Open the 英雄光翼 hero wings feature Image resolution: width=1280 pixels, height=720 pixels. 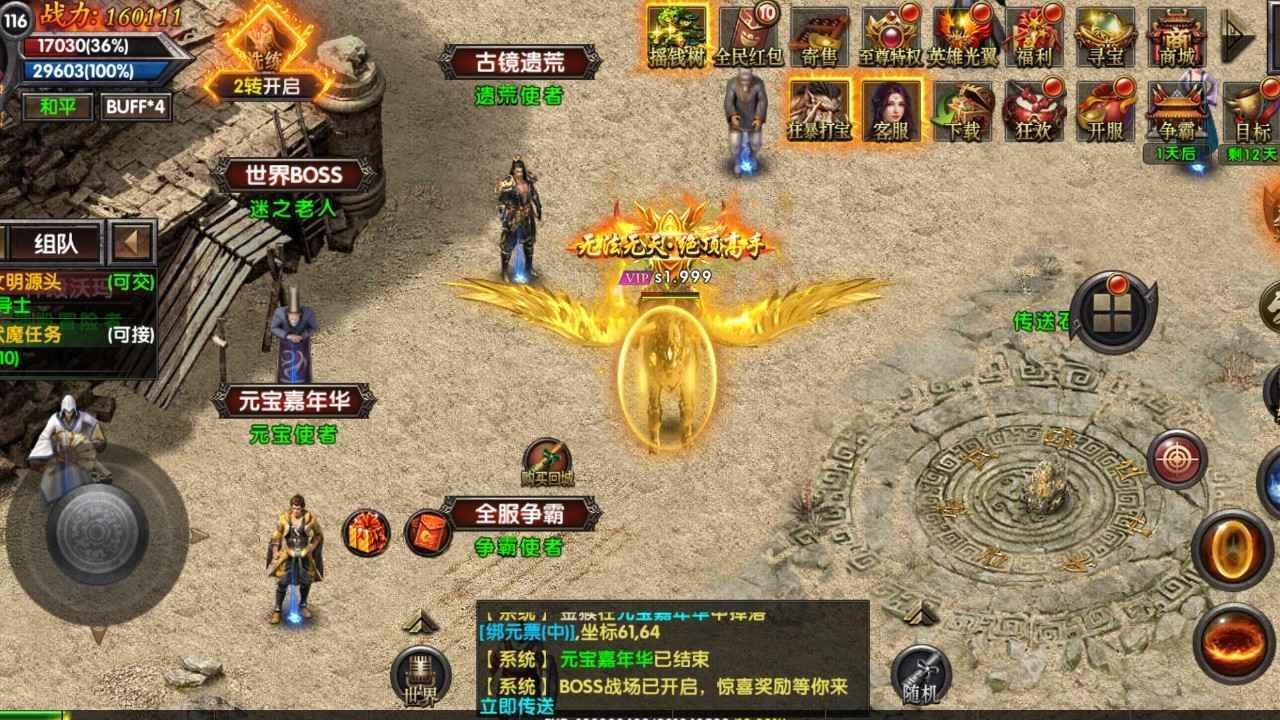tap(962, 35)
